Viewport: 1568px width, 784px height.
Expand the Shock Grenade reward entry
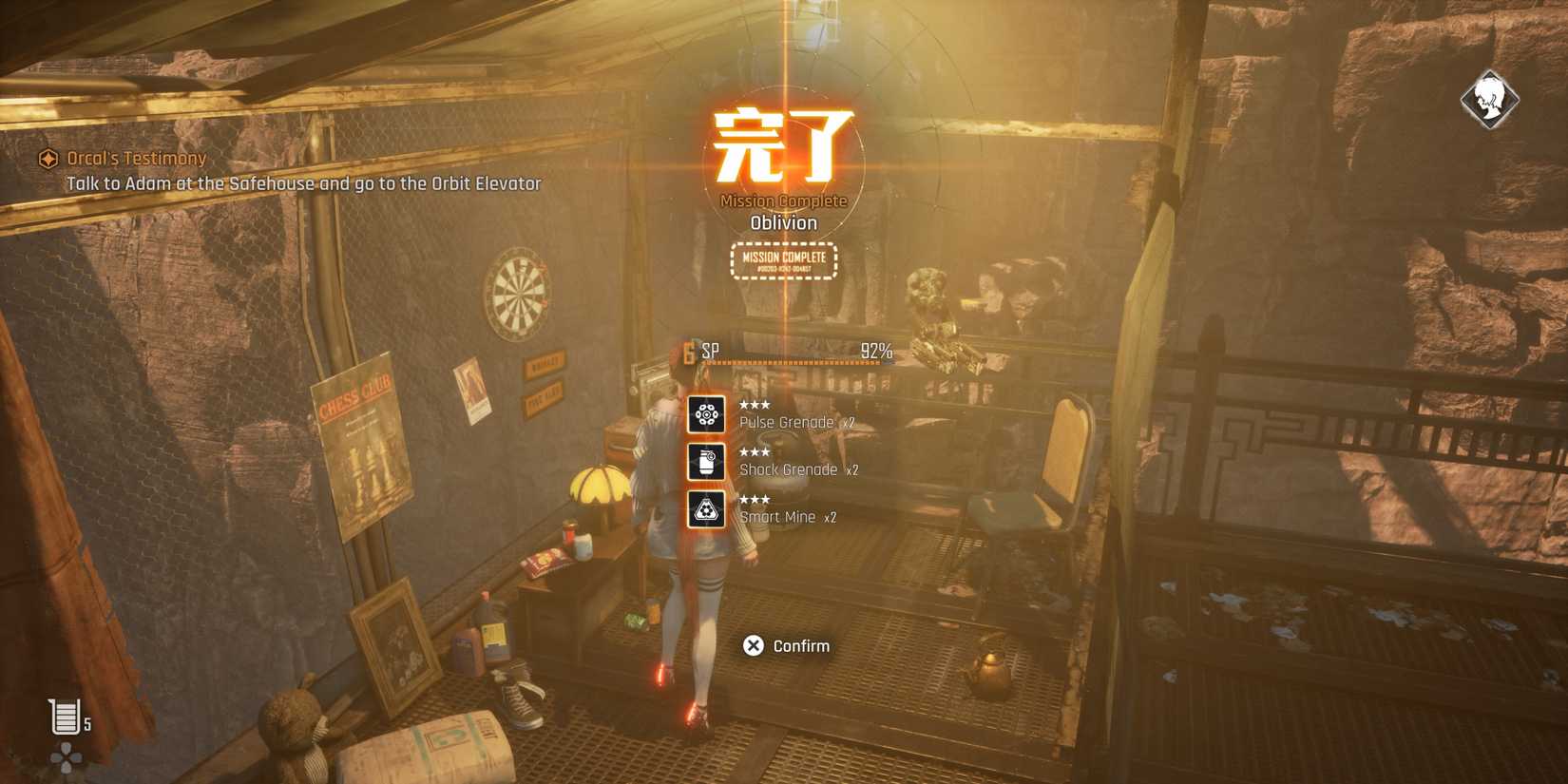pos(798,468)
